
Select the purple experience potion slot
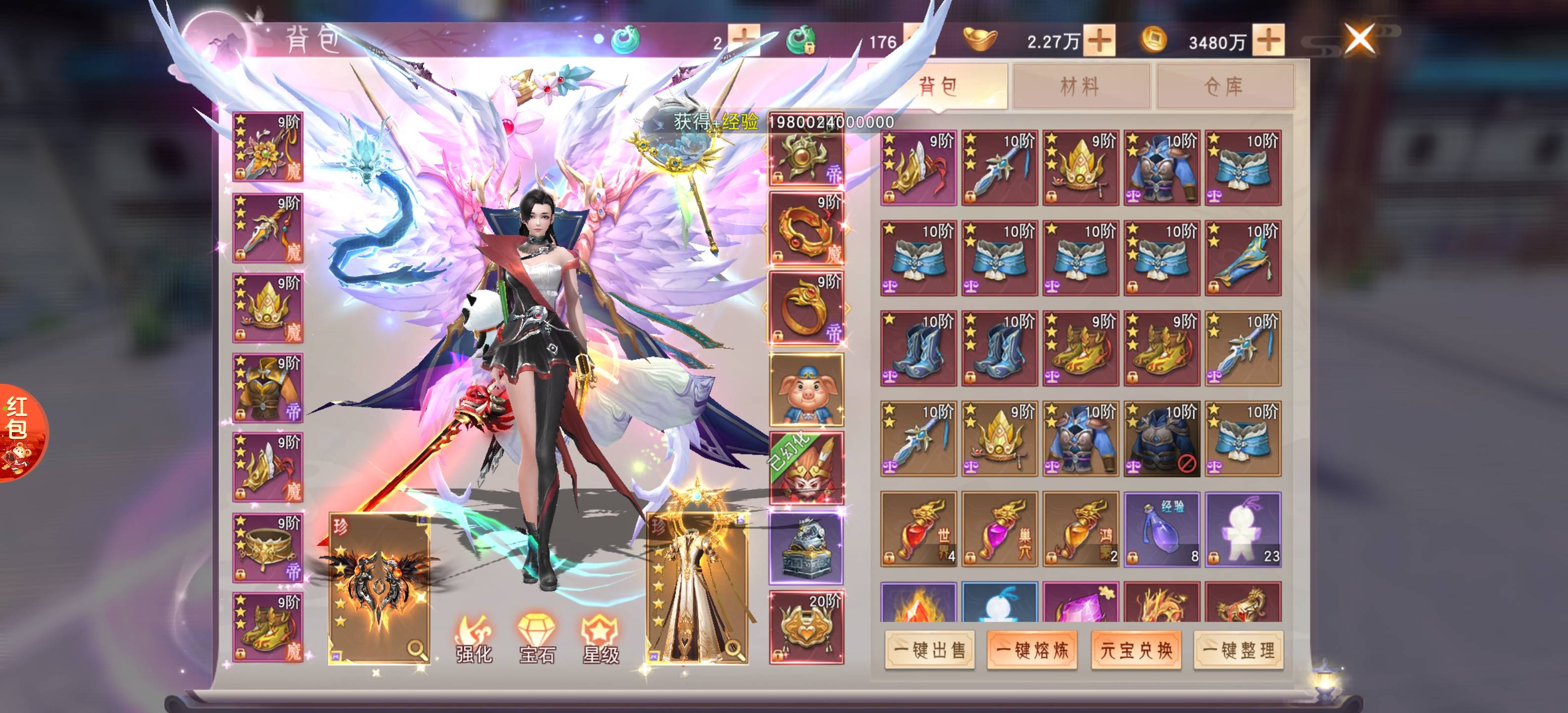pos(1161,529)
